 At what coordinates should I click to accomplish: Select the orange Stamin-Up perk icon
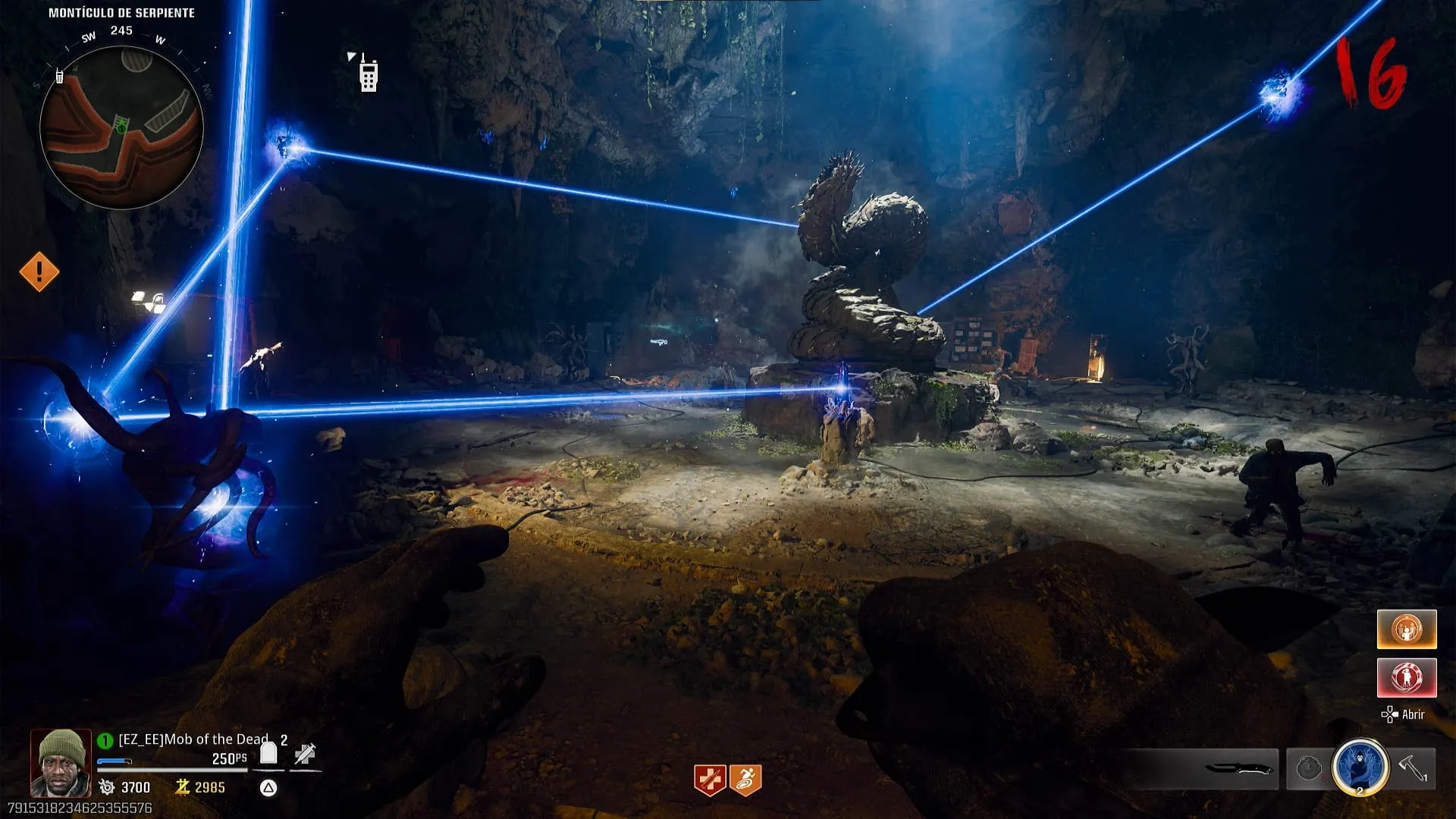[745, 780]
